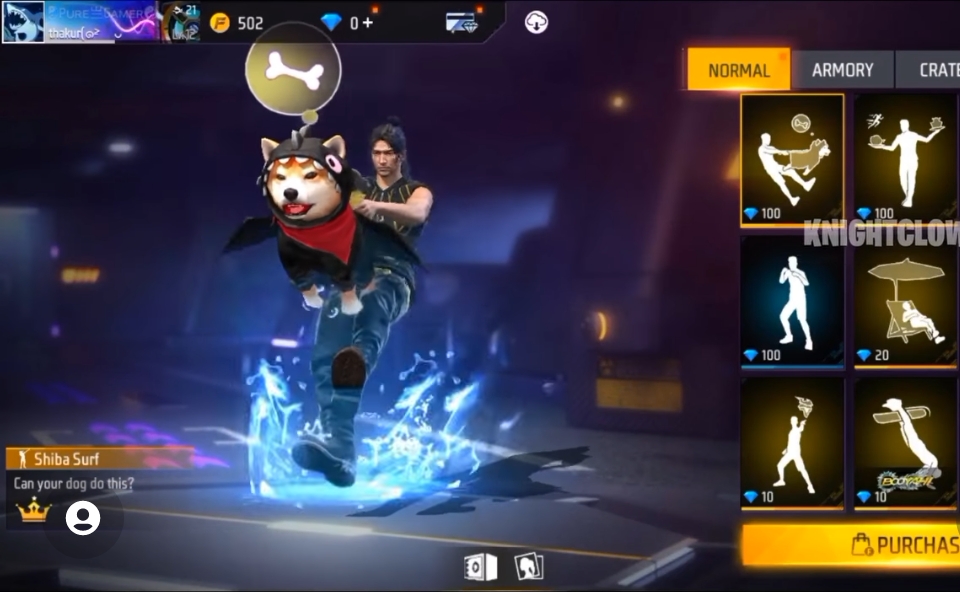Select the Shiba Surf dog emote tile

tap(792, 159)
